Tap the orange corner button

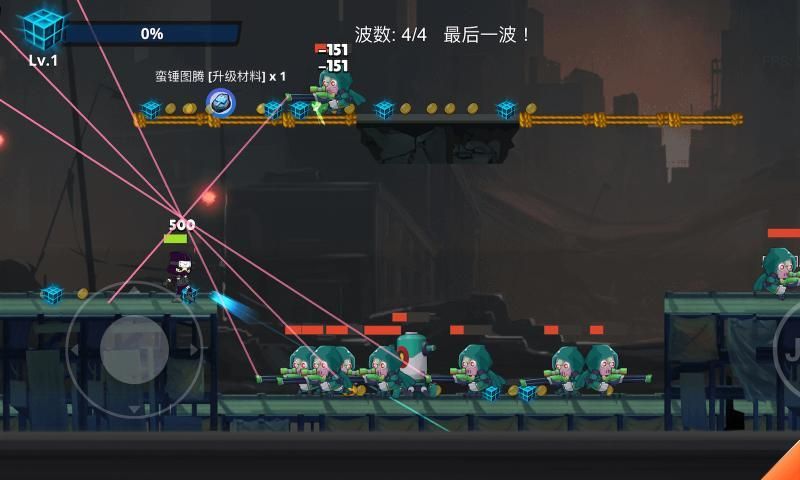(x=786, y=464)
